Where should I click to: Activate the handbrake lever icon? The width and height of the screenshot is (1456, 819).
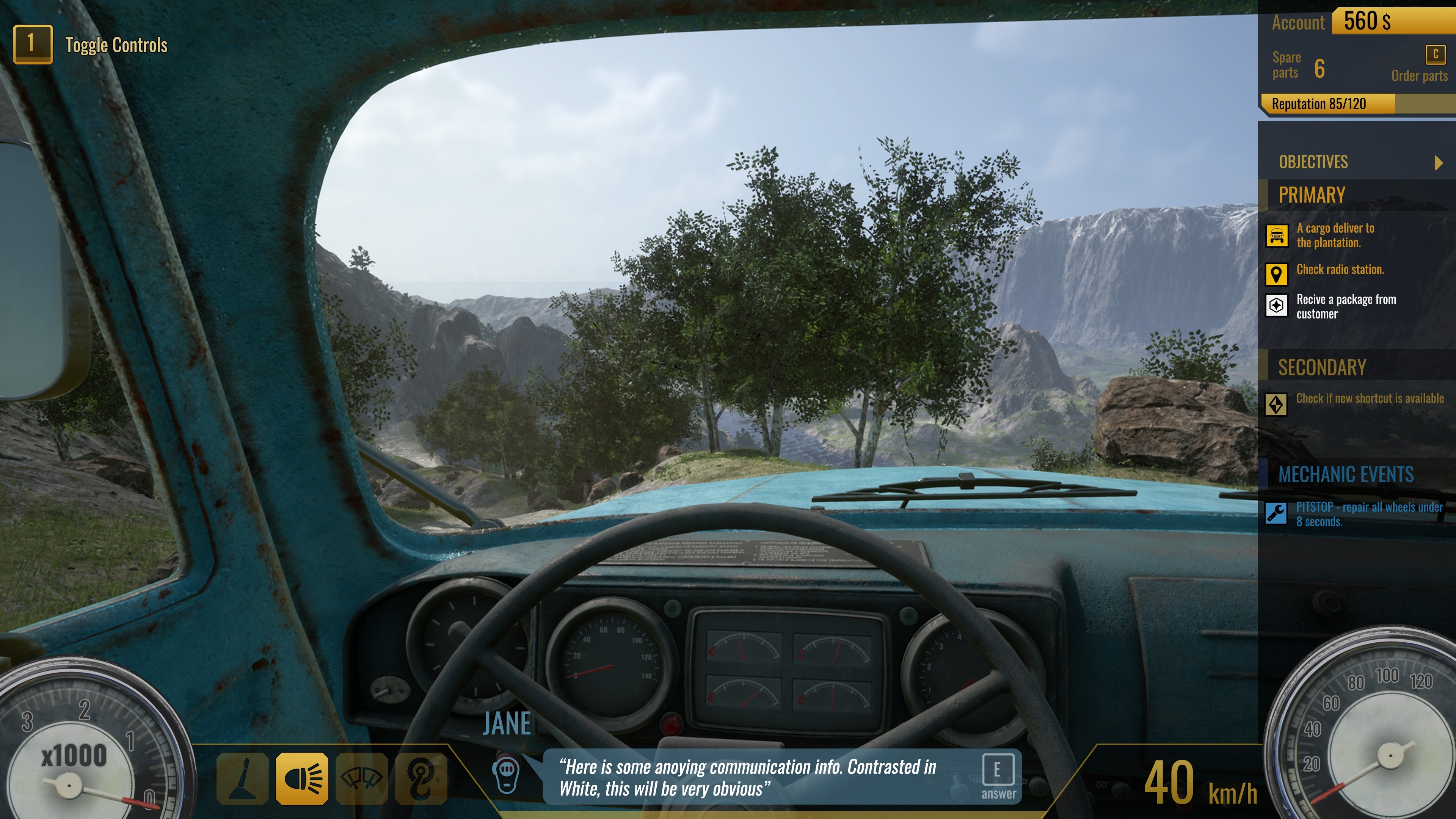[243, 778]
